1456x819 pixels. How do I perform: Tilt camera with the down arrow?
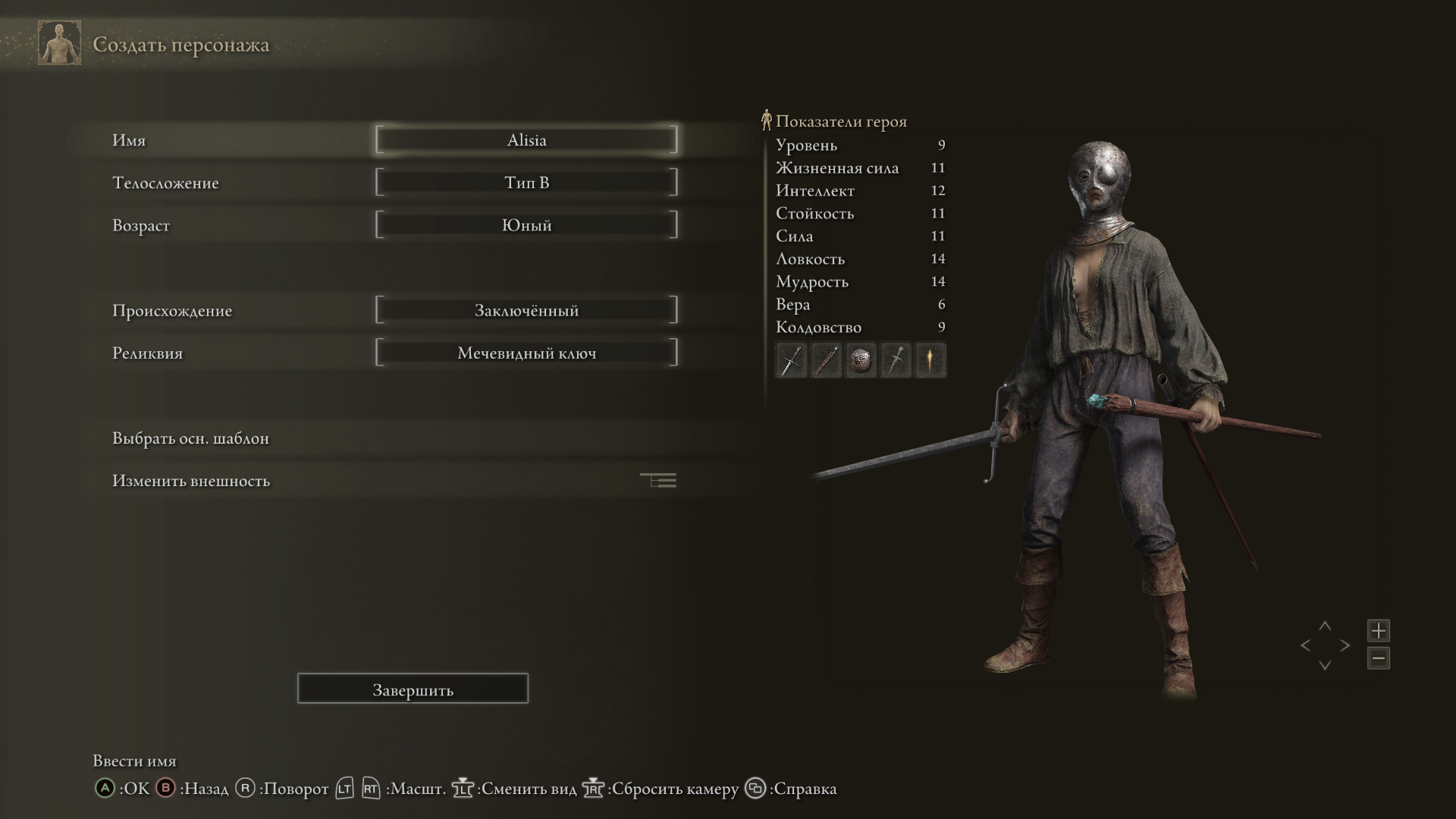coord(1325,665)
